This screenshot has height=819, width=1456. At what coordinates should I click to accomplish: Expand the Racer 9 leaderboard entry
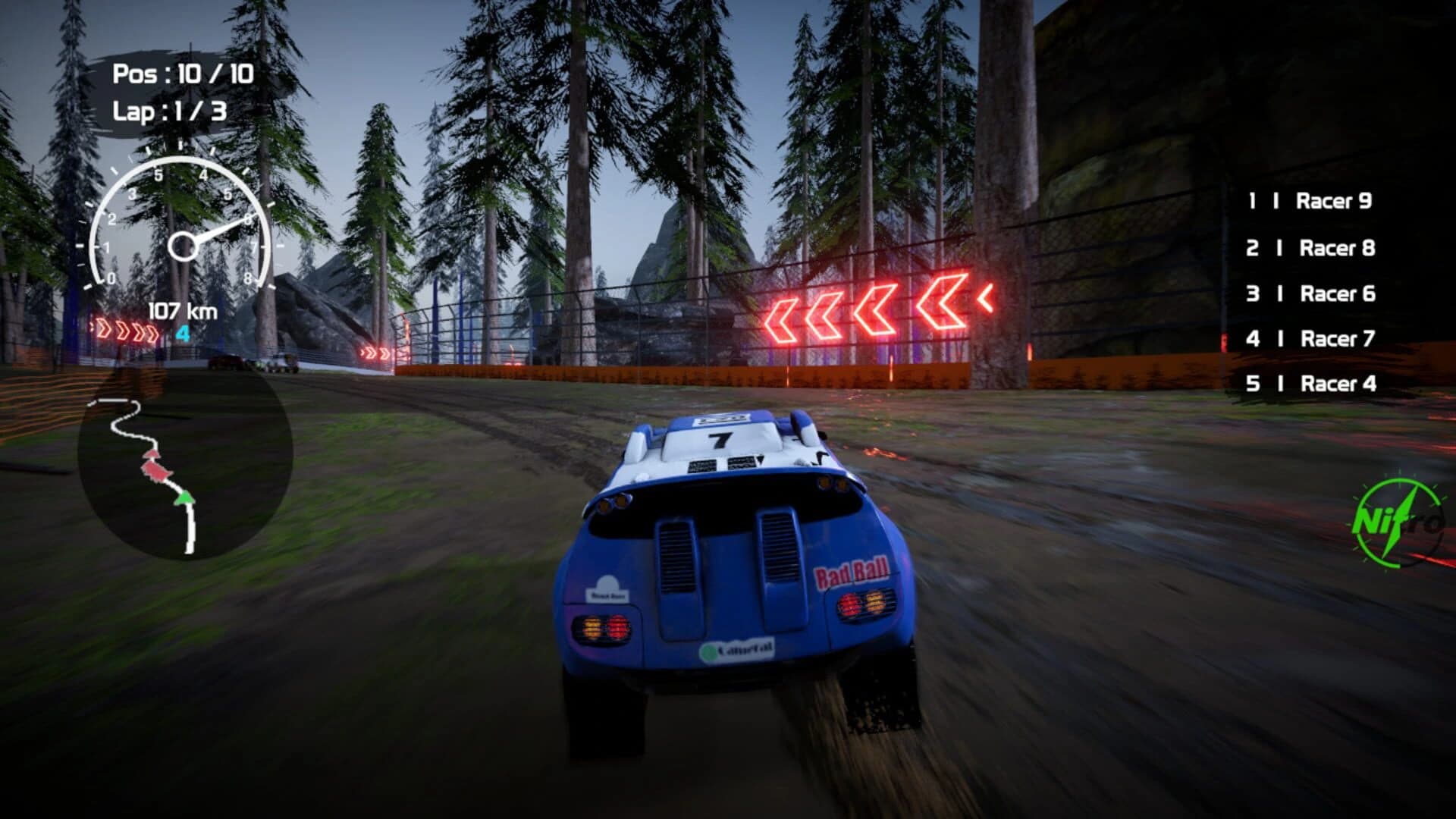pyautogui.click(x=1331, y=201)
